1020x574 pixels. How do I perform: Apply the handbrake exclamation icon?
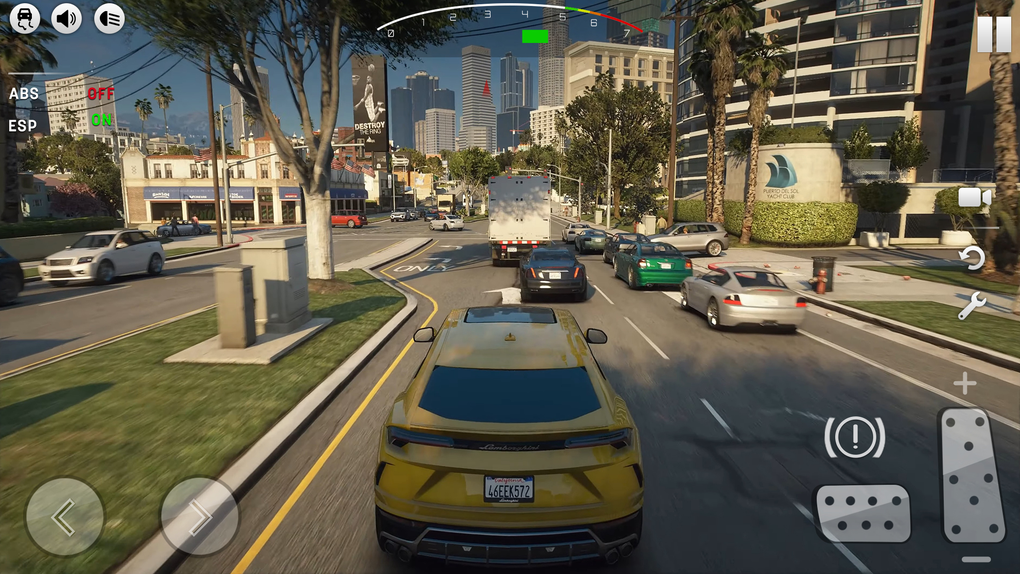tap(854, 437)
